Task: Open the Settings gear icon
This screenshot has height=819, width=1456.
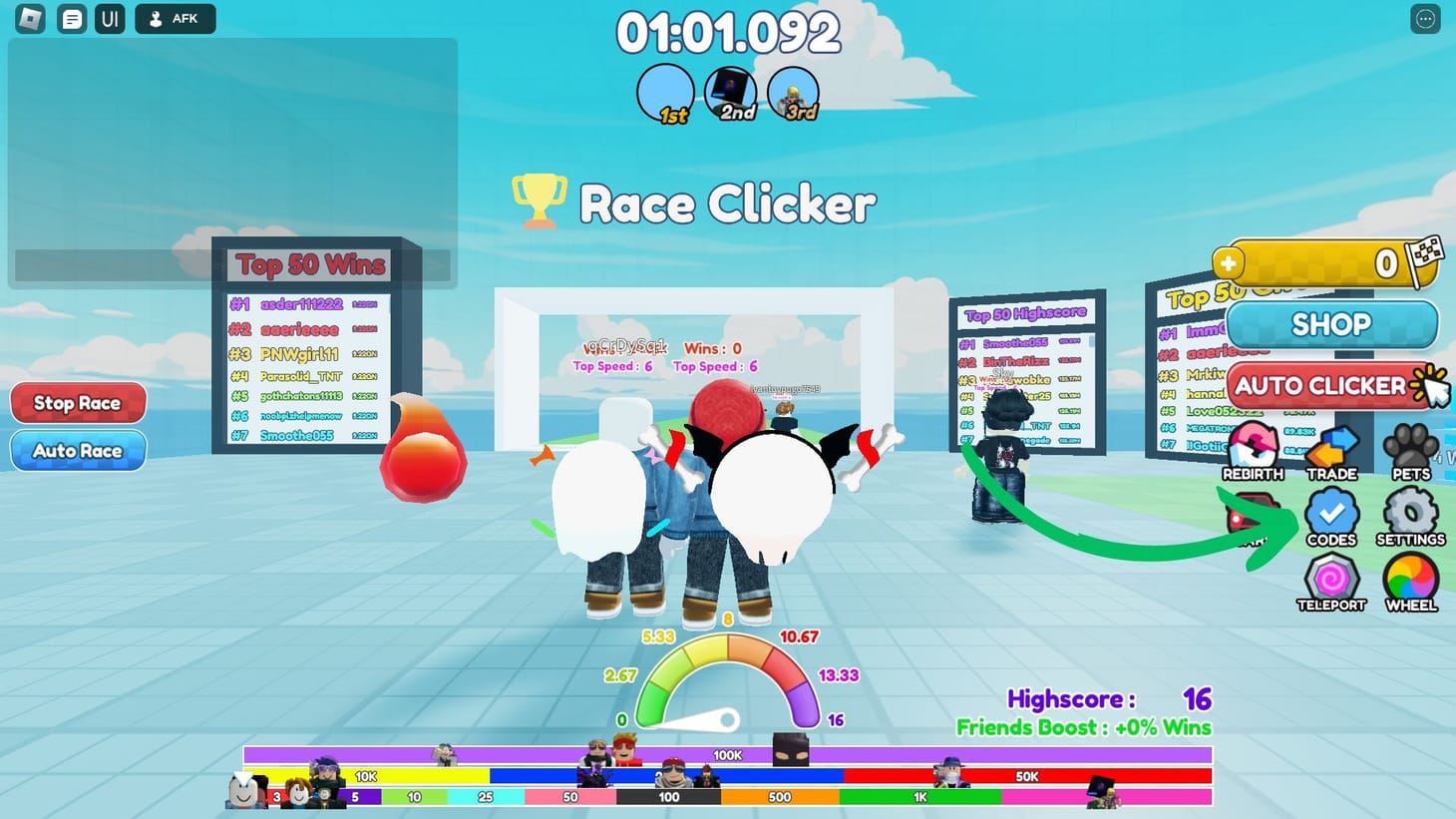Action: click(x=1411, y=515)
